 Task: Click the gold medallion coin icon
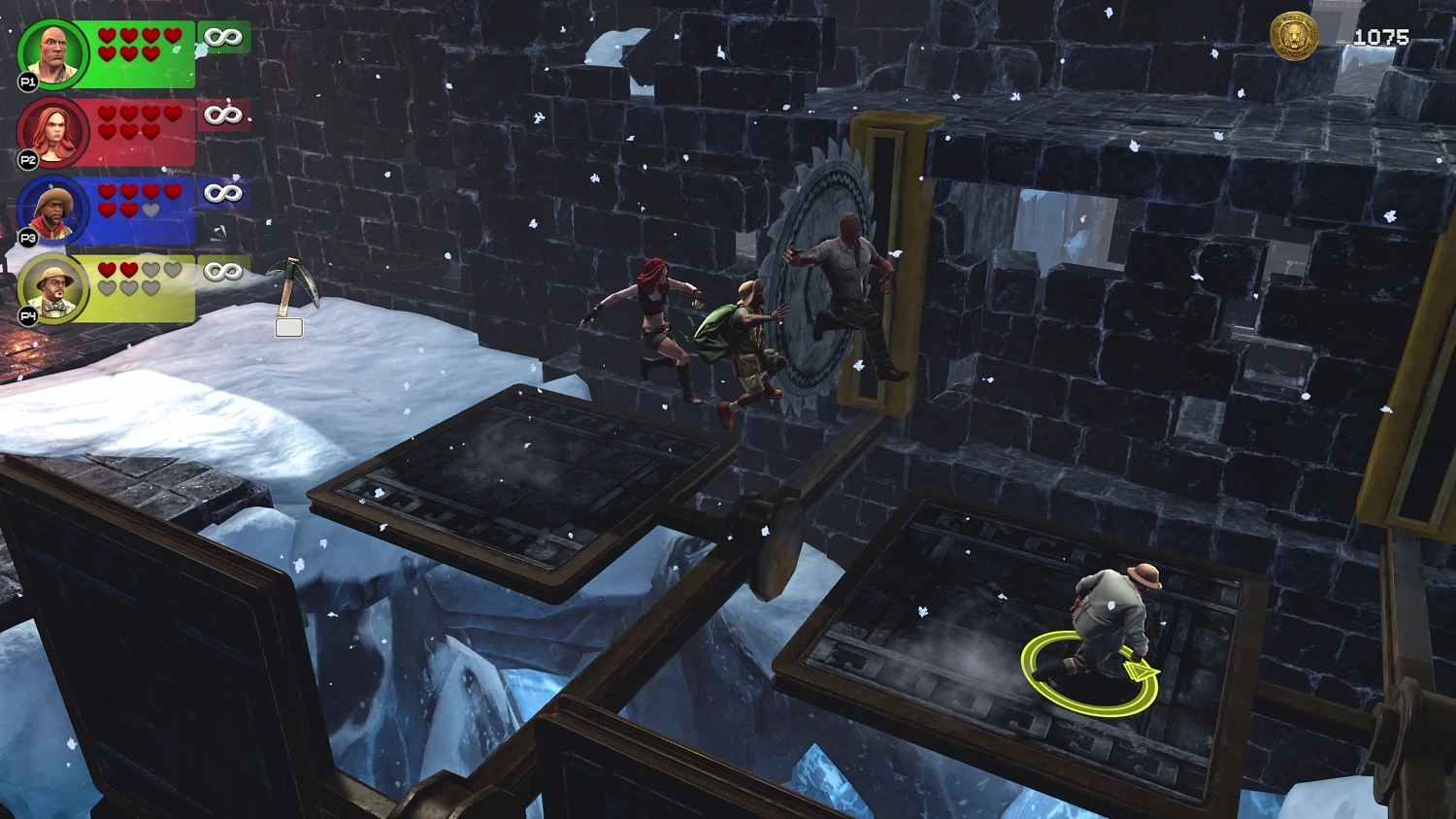(1294, 37)
